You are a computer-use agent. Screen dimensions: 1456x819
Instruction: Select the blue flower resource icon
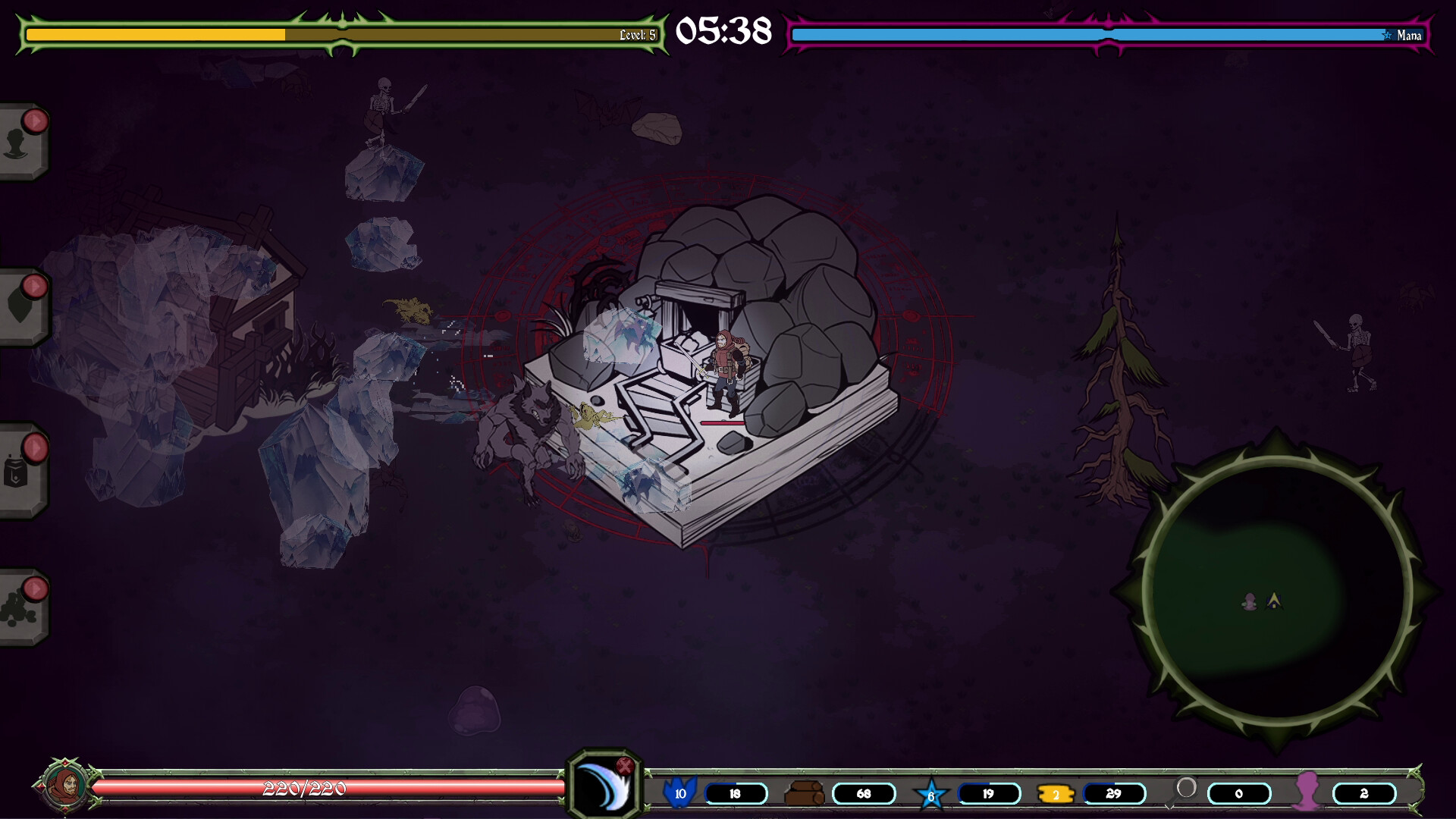[679, 792]
